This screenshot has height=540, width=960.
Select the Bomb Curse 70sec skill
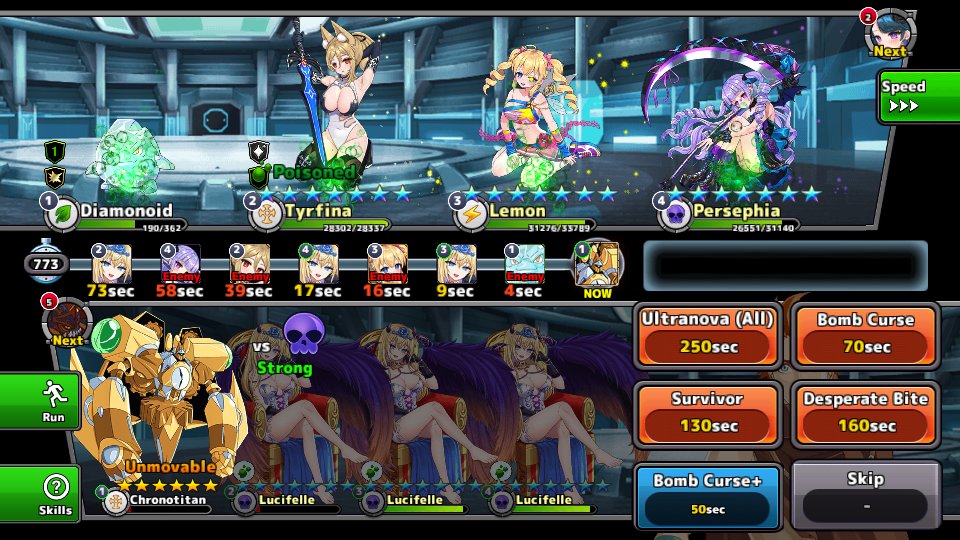click(865, 336)
